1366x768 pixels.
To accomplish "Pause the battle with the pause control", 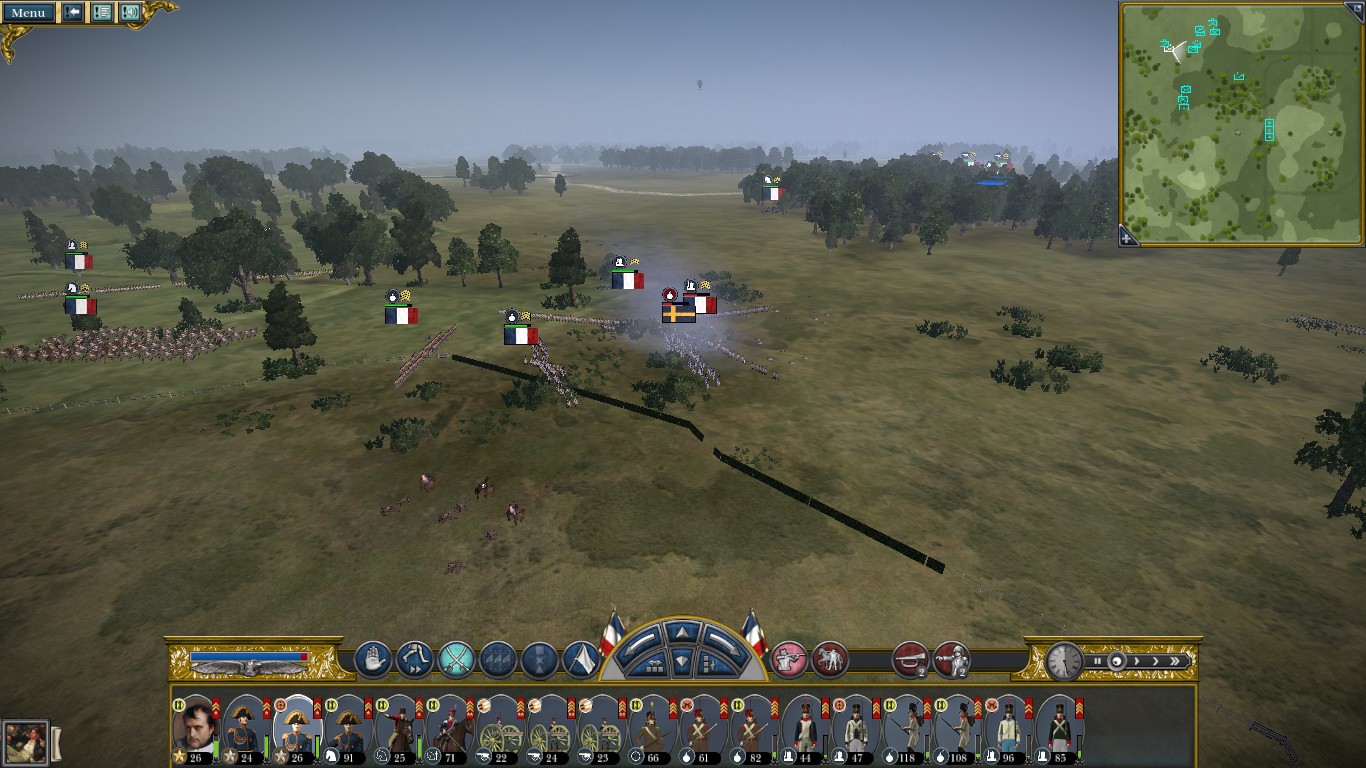I will (x=1098, y=661).
